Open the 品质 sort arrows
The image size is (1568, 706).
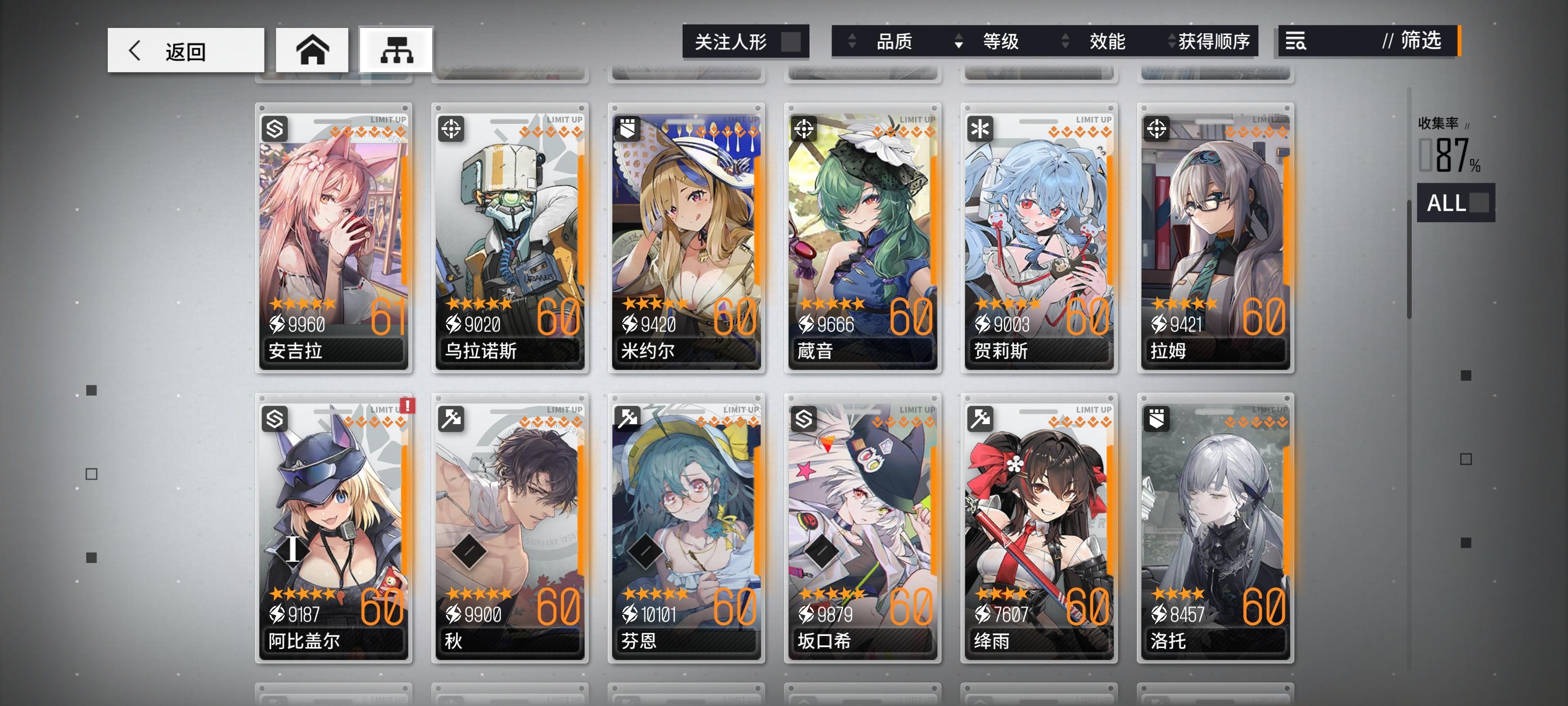(x=851, y=41)
